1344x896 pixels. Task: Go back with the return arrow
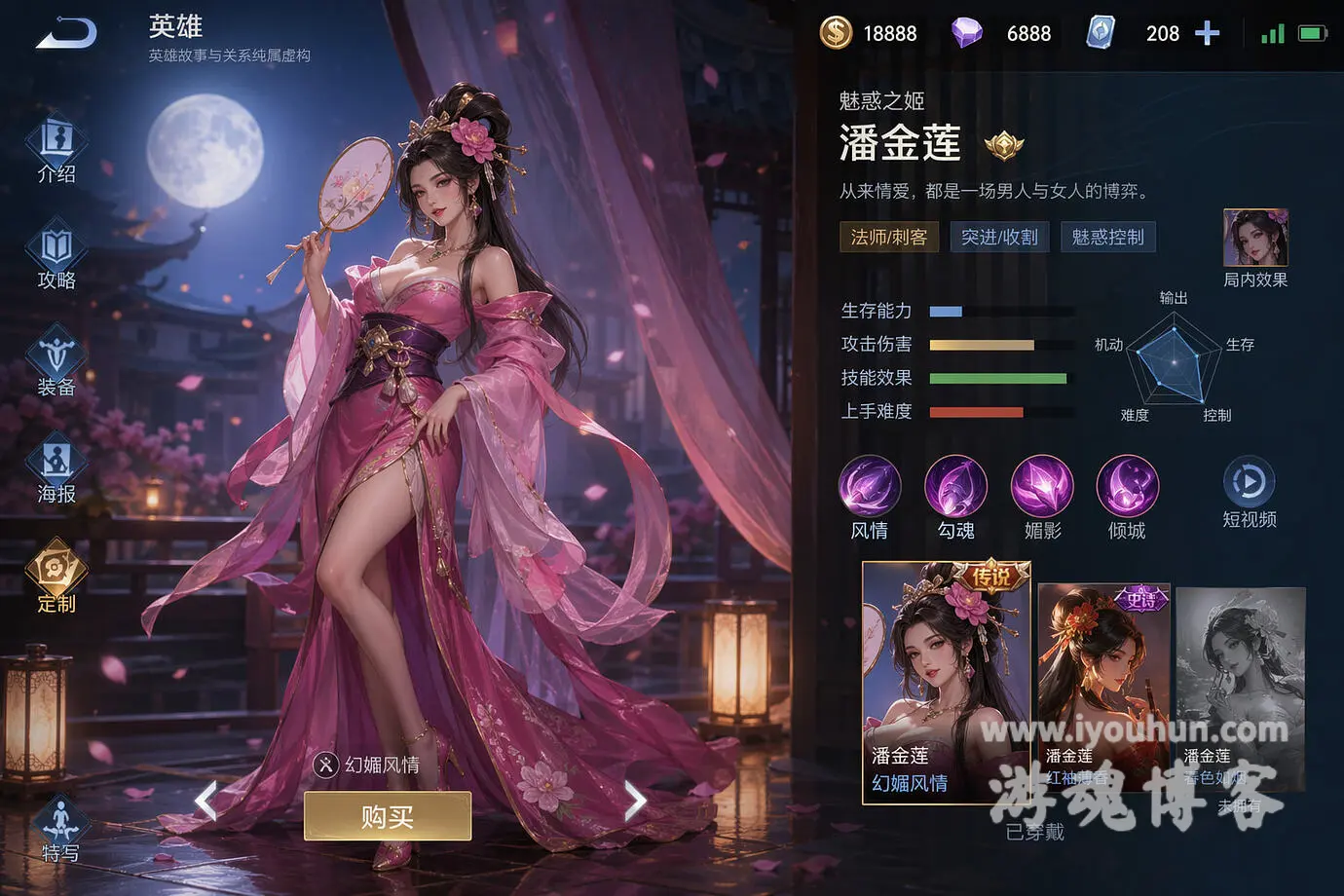pos(66,32)
